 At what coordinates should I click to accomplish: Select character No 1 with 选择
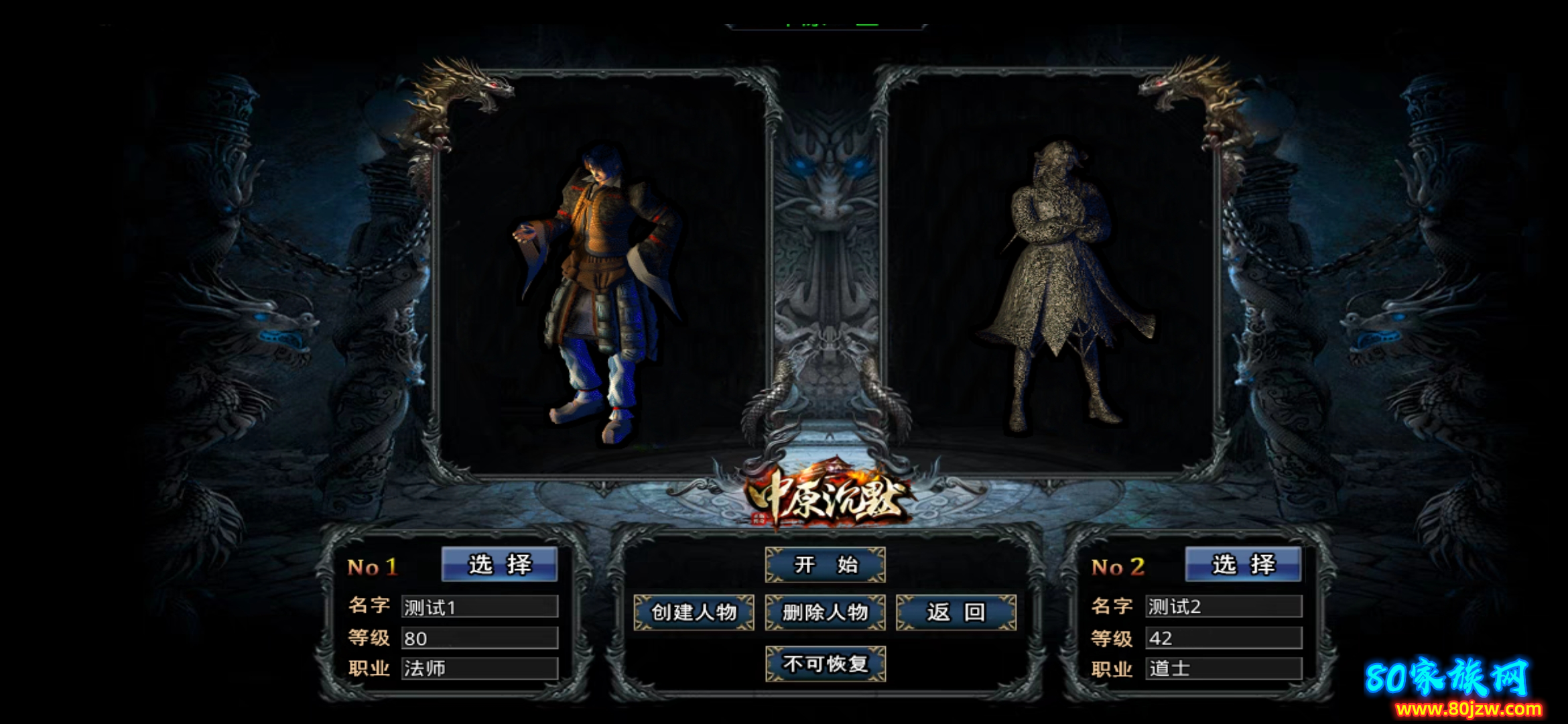coord(499,564)
